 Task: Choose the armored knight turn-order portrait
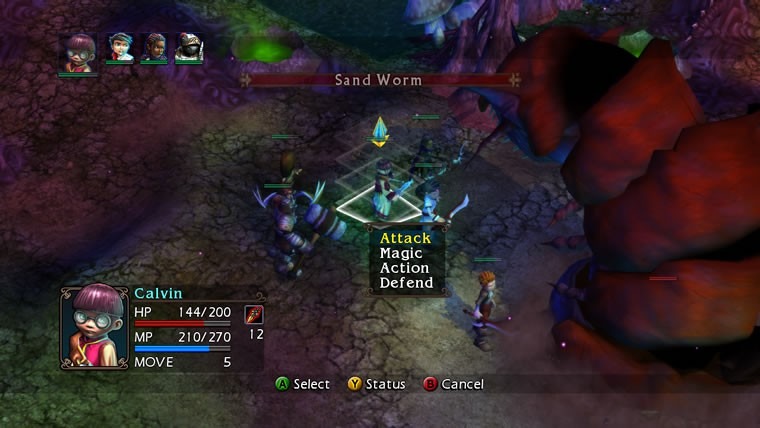(189, 47)
